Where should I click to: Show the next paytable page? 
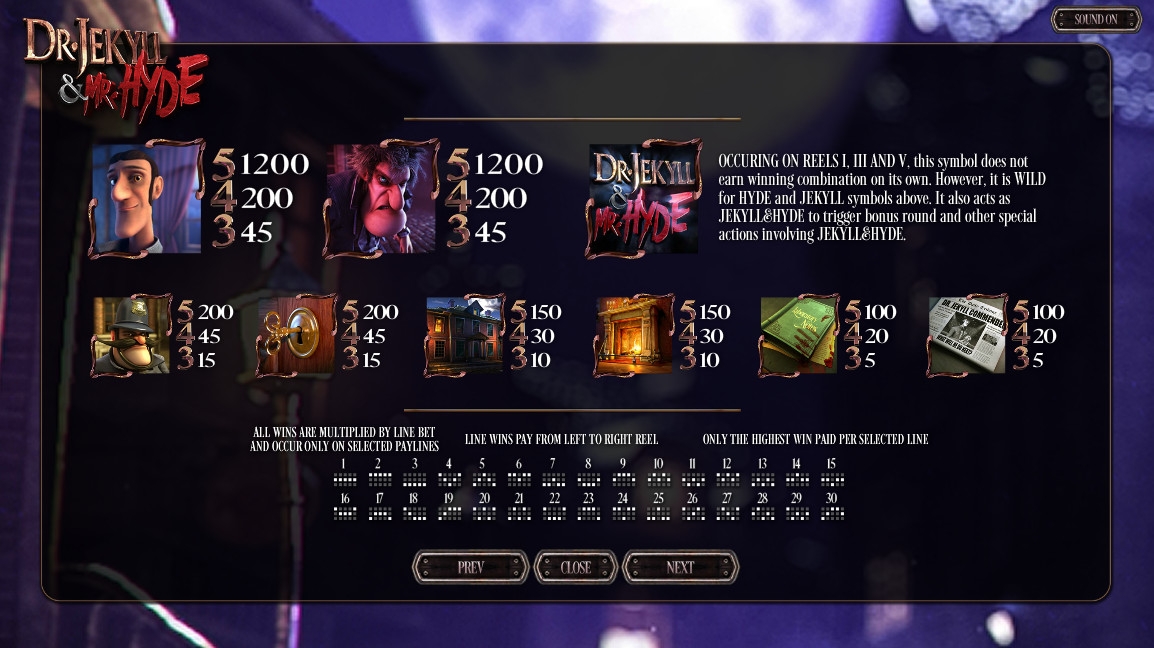(x=680, y=567)
